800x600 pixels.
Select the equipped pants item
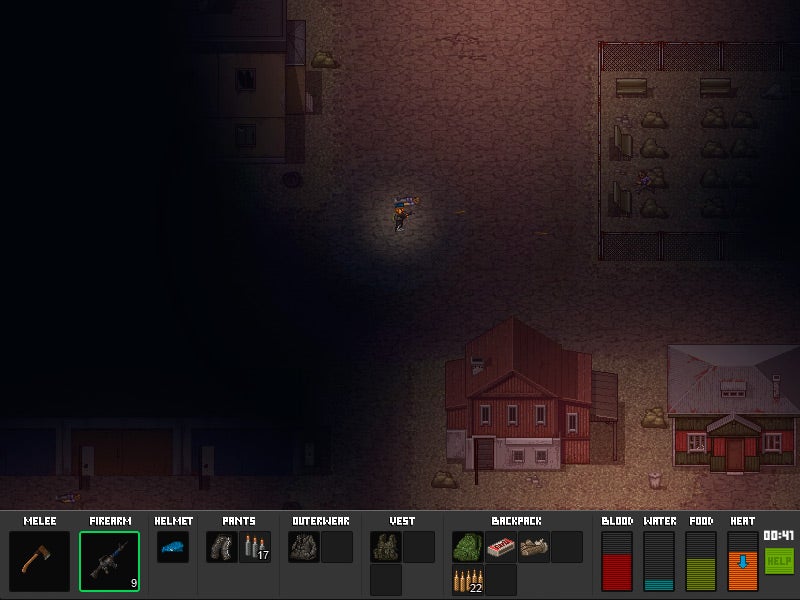coord(222,547)
